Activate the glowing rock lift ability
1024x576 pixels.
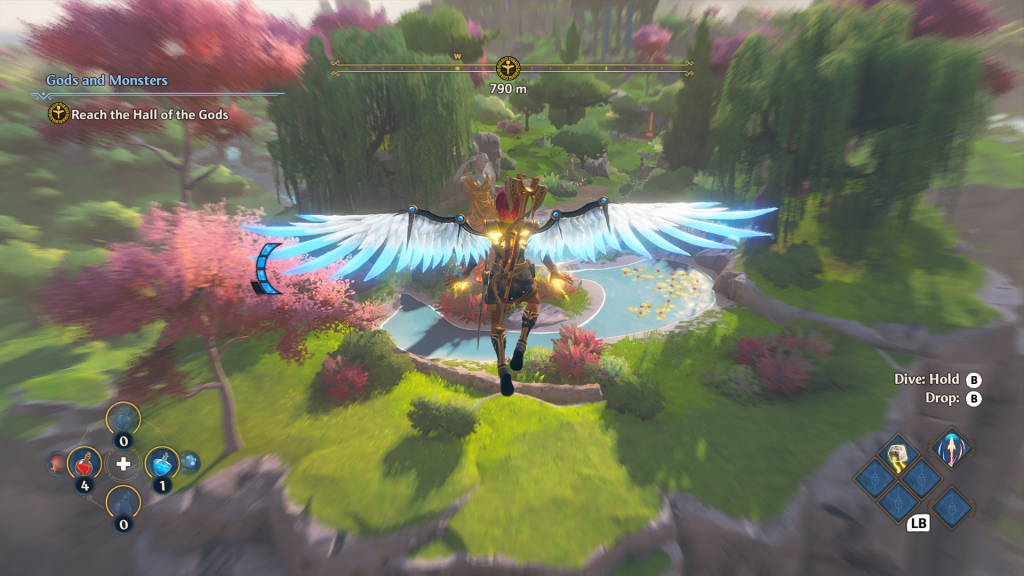tap(897, 456)
